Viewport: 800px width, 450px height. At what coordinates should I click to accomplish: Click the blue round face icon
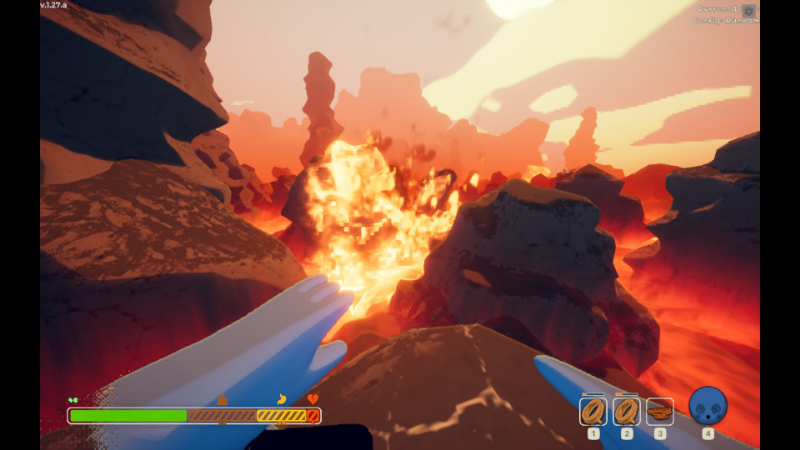708,406
